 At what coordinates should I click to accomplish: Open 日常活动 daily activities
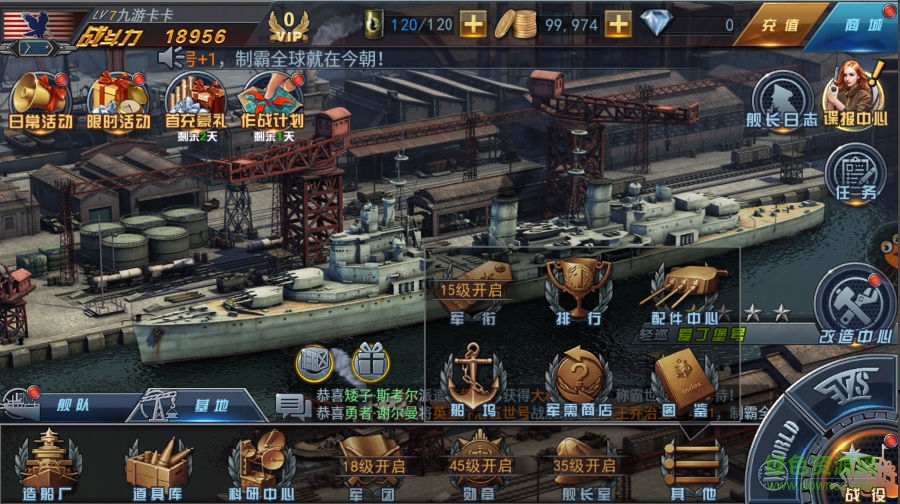click(x=40, y=100)
